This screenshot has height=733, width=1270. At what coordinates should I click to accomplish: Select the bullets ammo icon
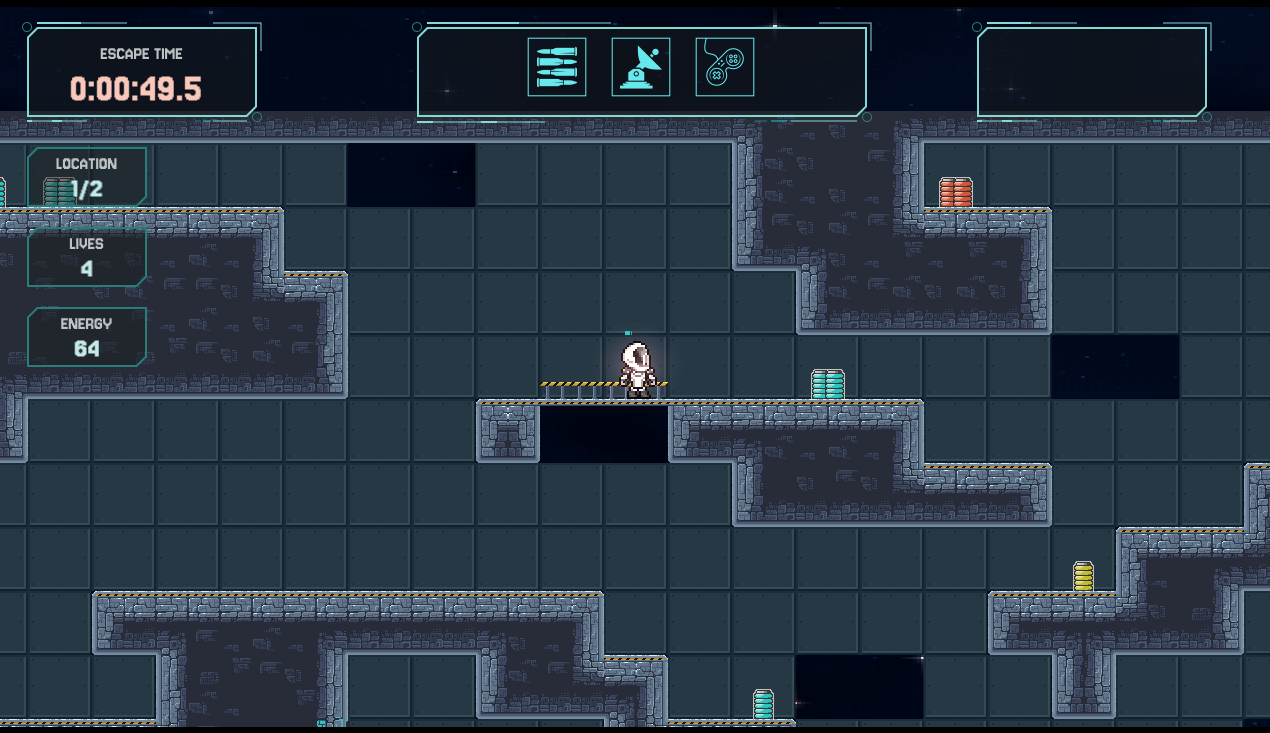click(557, 67)
